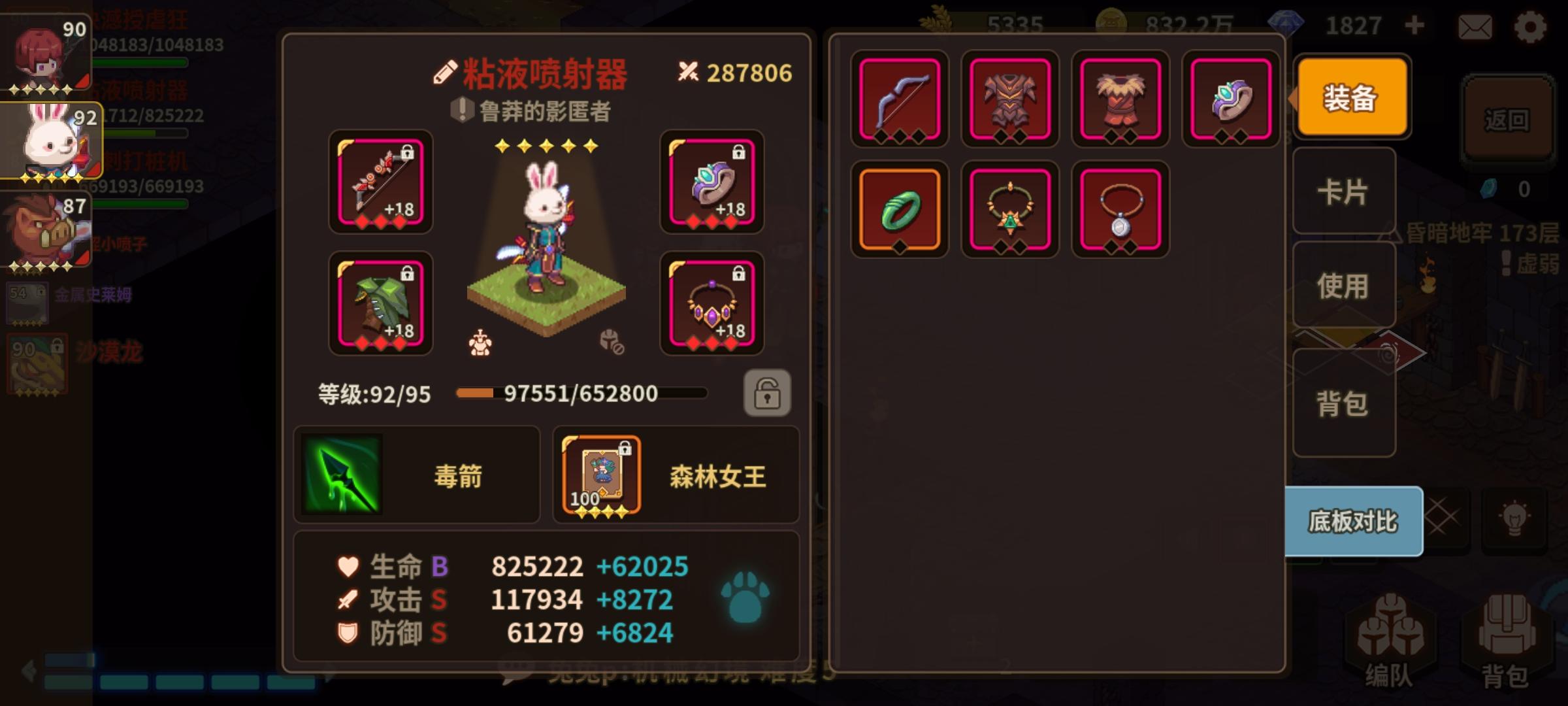
Task: Select the equipped +18 bow slot
Action: click(x=380, y=184)
